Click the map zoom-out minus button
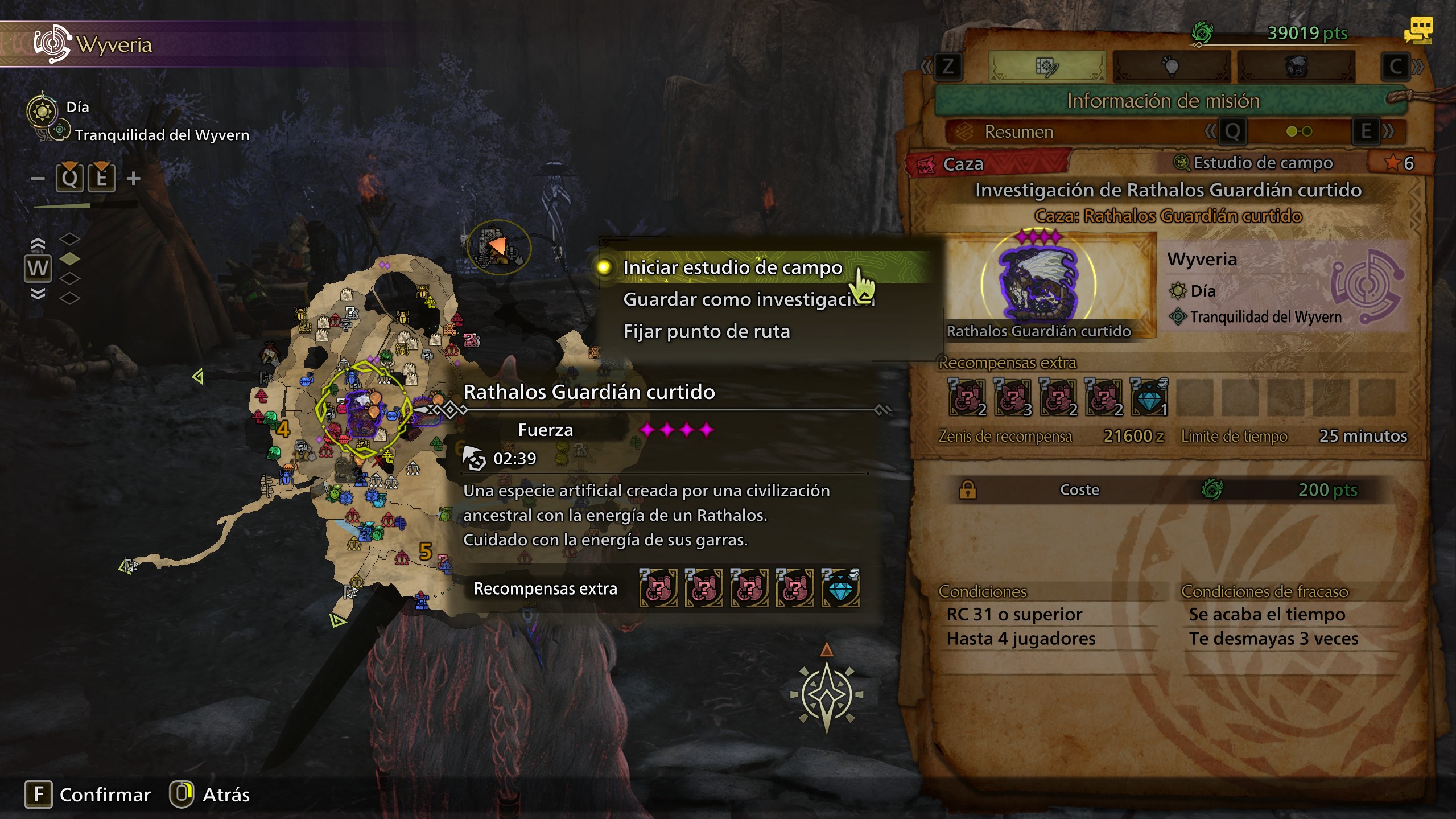The height and width of the screenshot is (819, 1456). 38,179
